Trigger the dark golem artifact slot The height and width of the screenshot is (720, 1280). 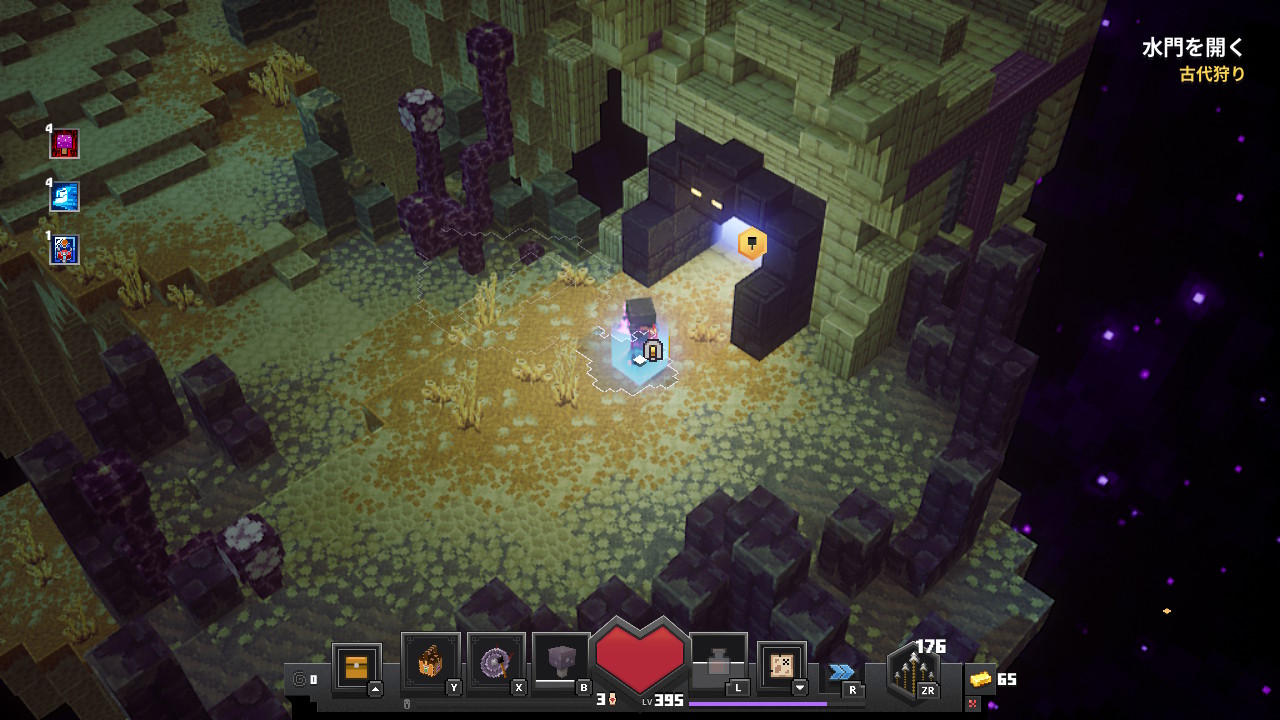(561, 663)
